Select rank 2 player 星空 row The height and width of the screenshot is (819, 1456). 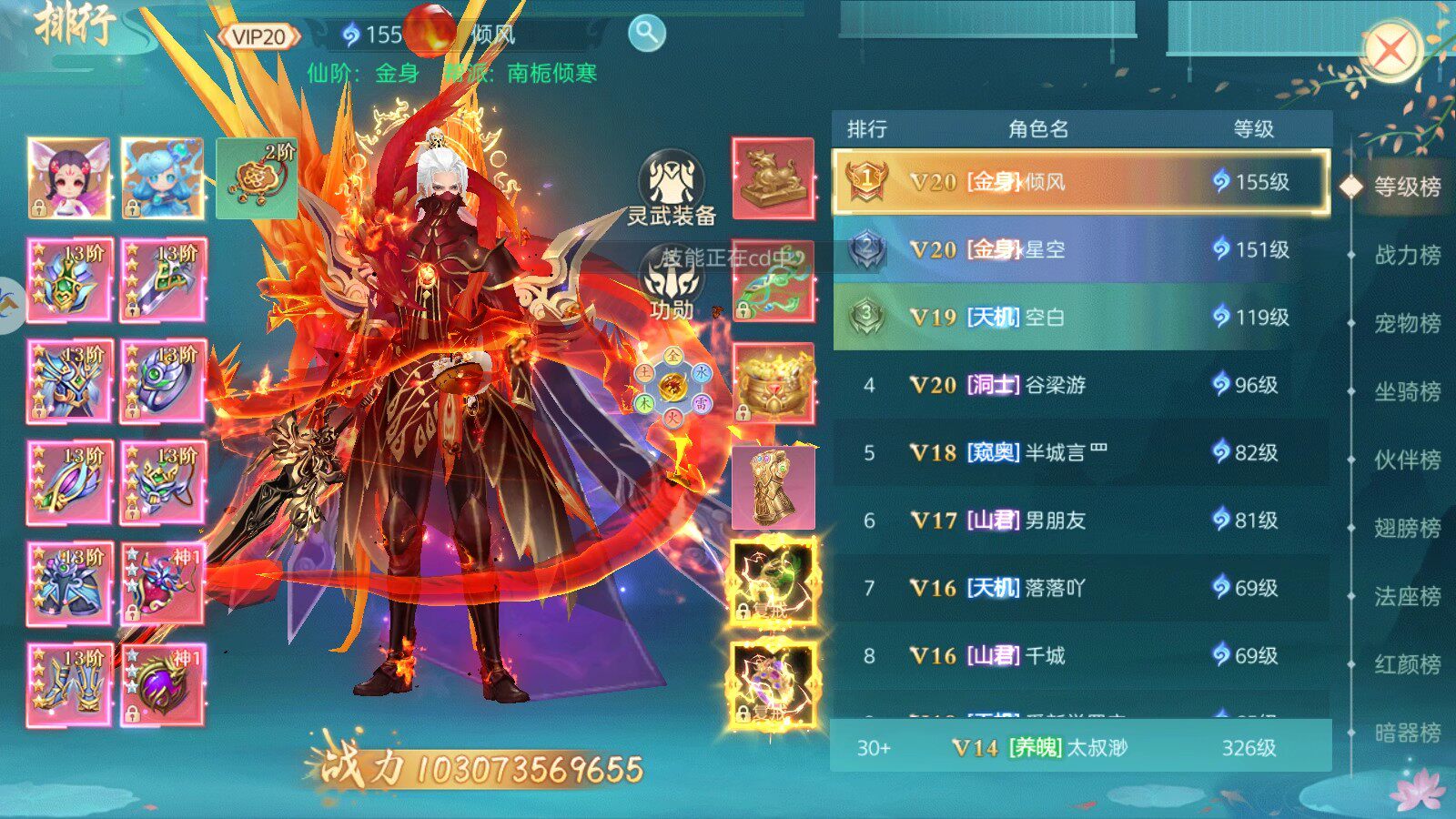[x=1081, y=249]
